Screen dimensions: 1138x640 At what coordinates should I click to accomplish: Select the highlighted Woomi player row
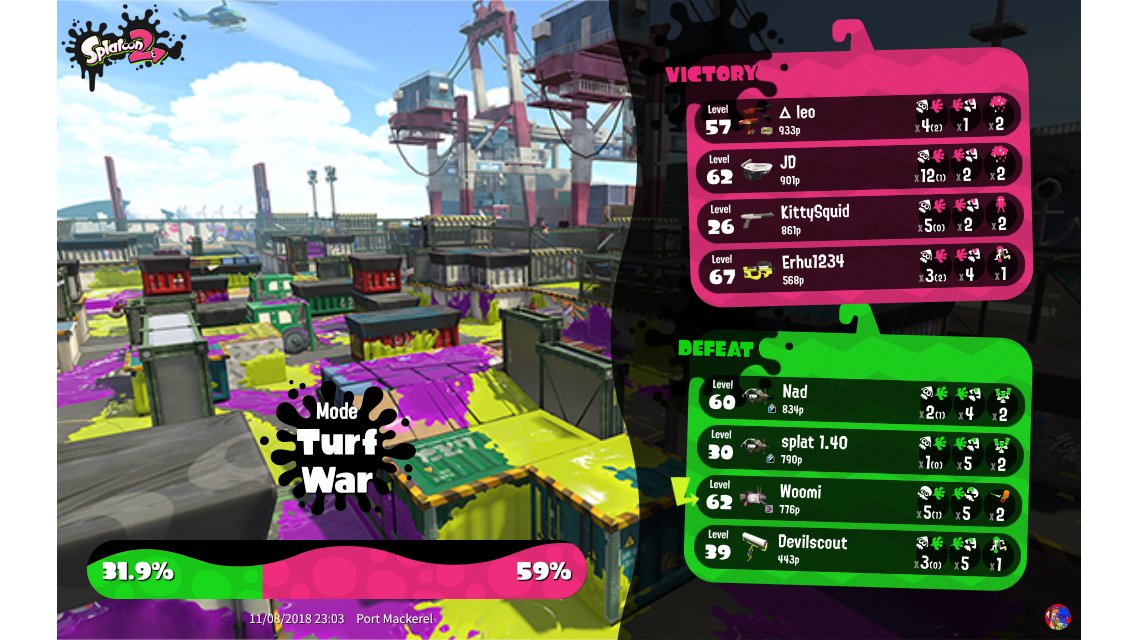pos(858,499)
